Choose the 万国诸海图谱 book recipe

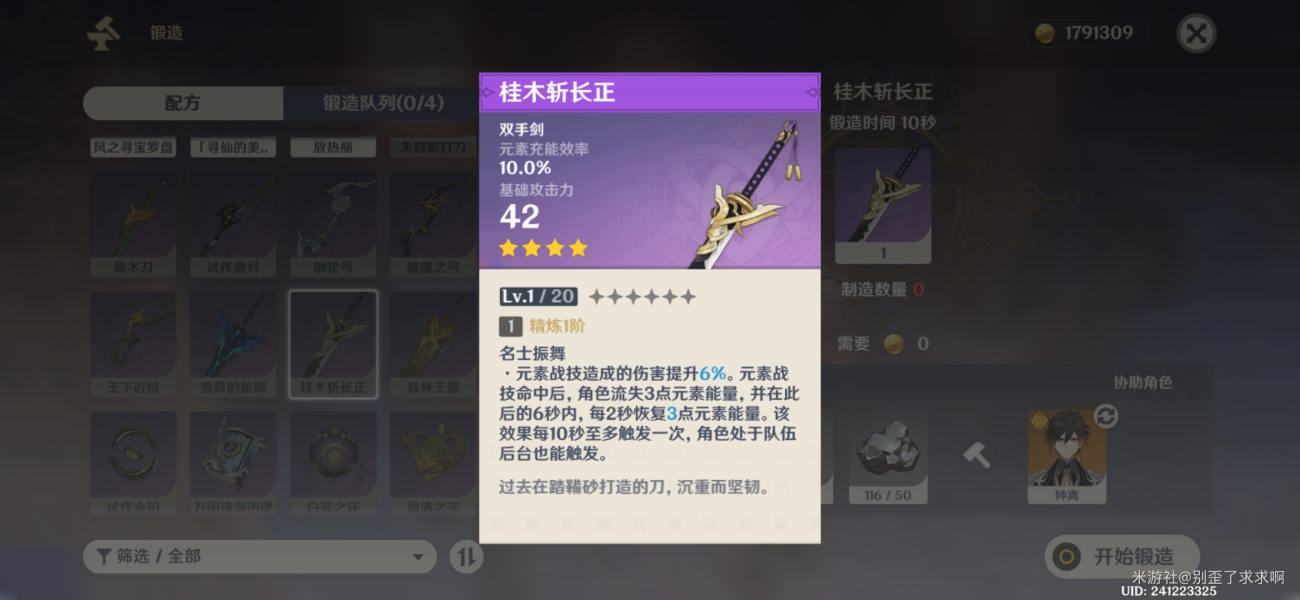pos(233,462)
